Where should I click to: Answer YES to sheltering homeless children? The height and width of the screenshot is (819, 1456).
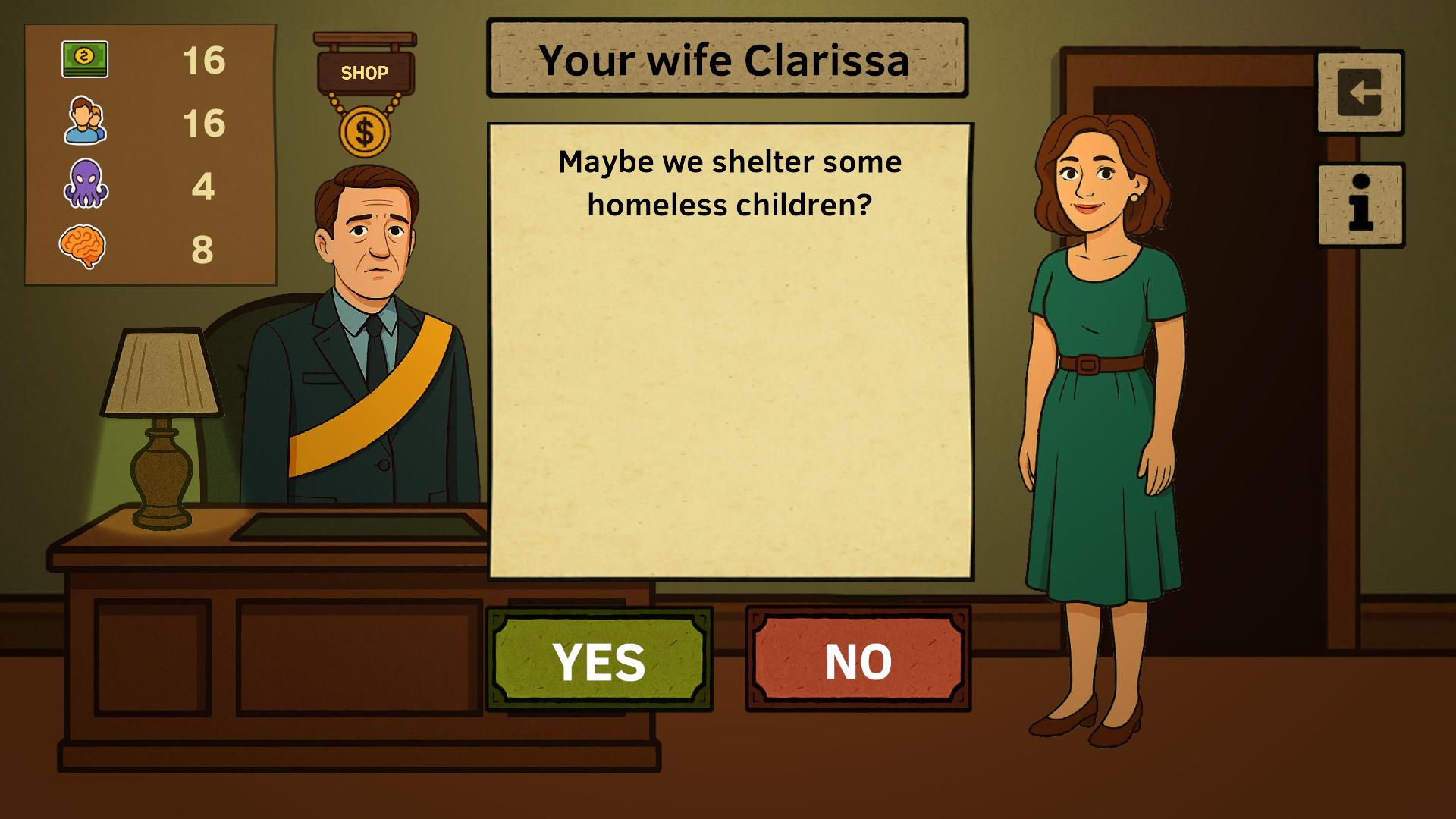pyautogui.click(x=598, y=661)
